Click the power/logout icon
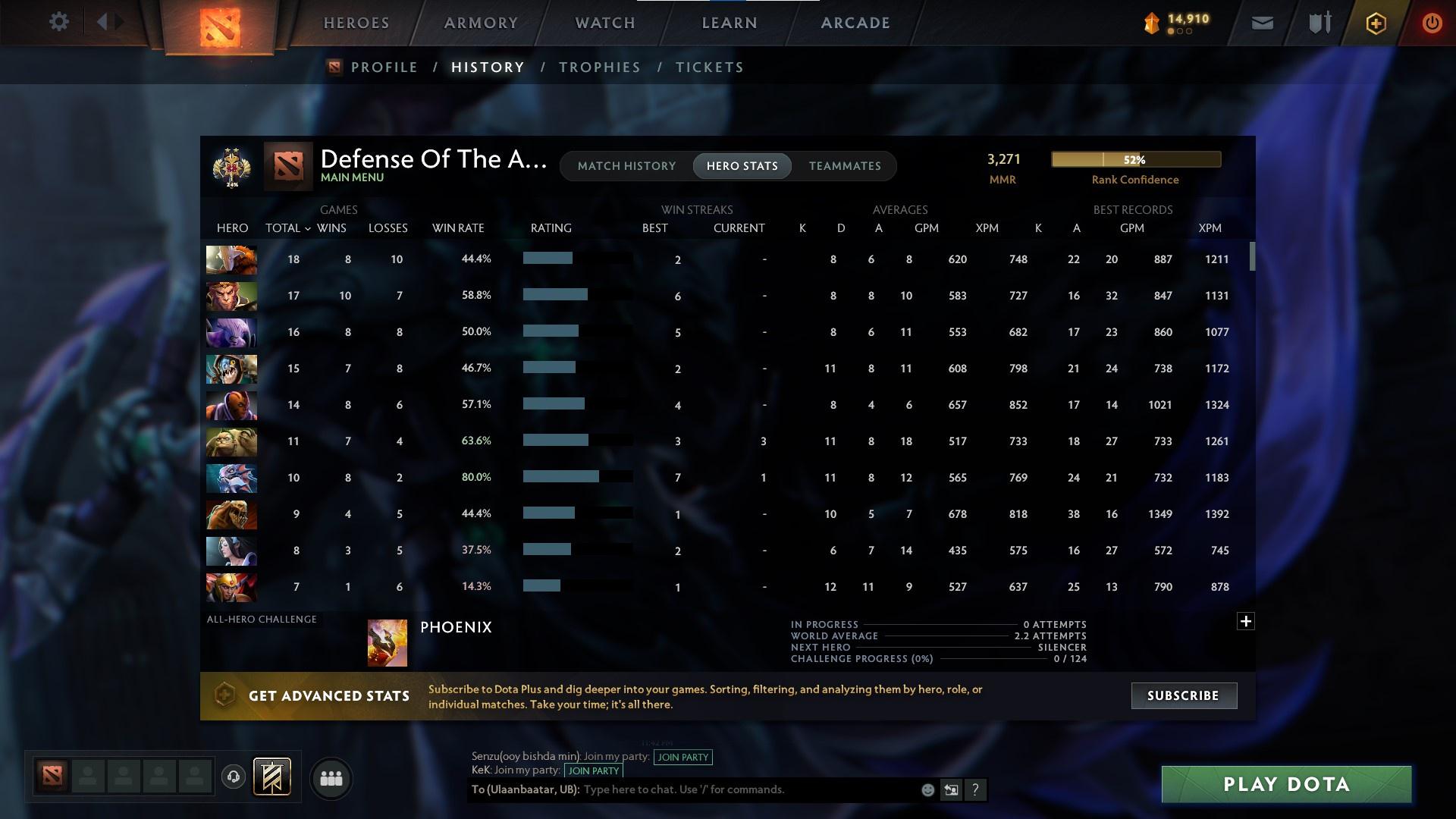Viewport: 1456px width, 819px height. click(x=1432, y=23)
